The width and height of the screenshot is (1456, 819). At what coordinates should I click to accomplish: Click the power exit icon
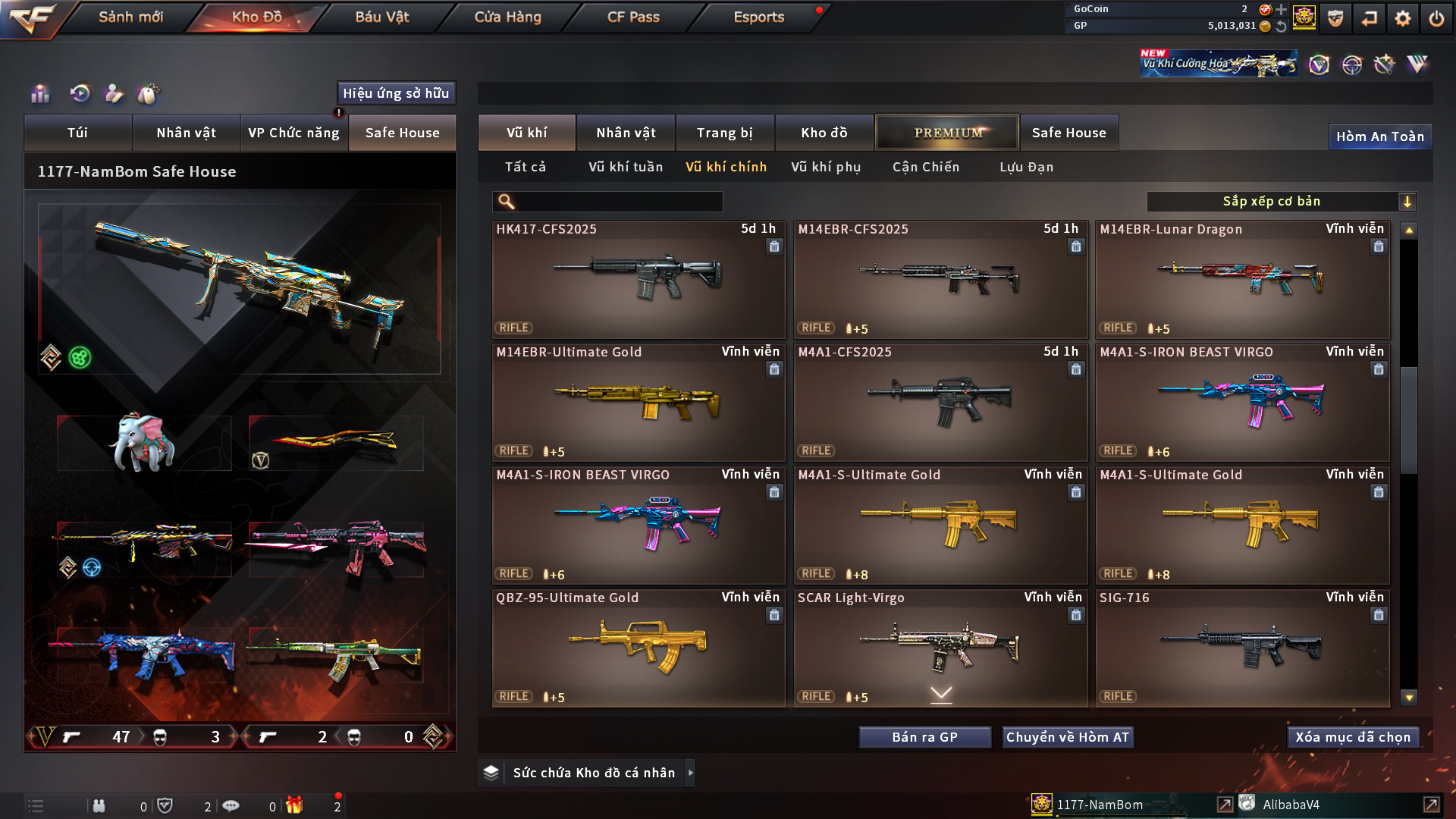[x=1436, y=18]
